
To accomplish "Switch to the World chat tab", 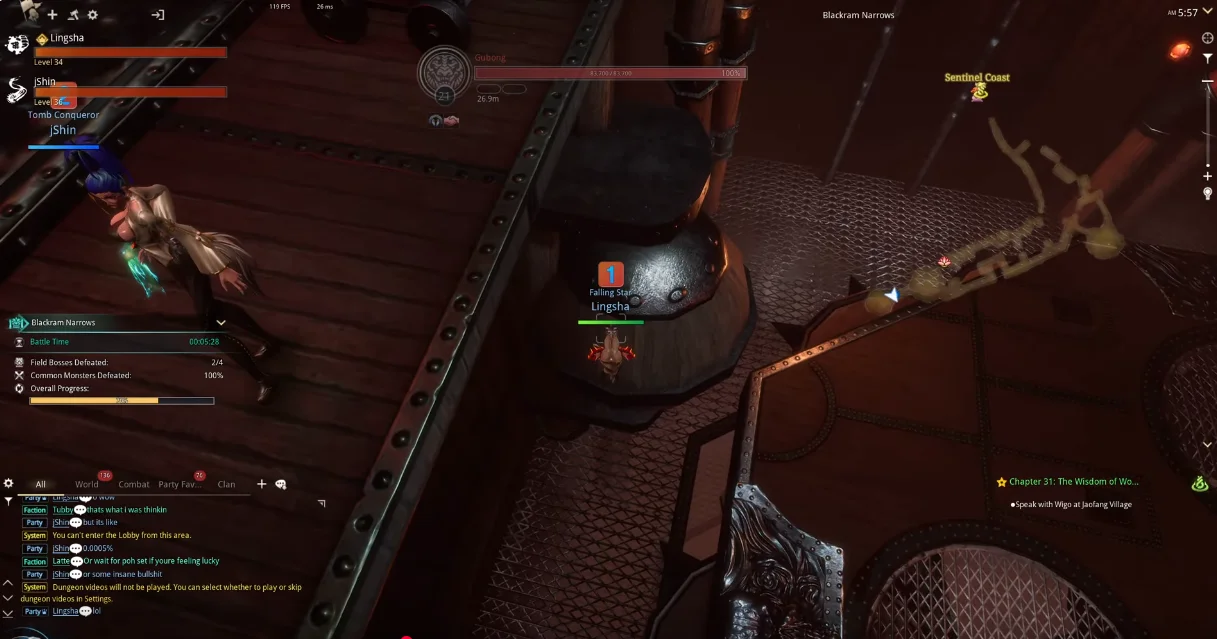I will click(87, 485).
